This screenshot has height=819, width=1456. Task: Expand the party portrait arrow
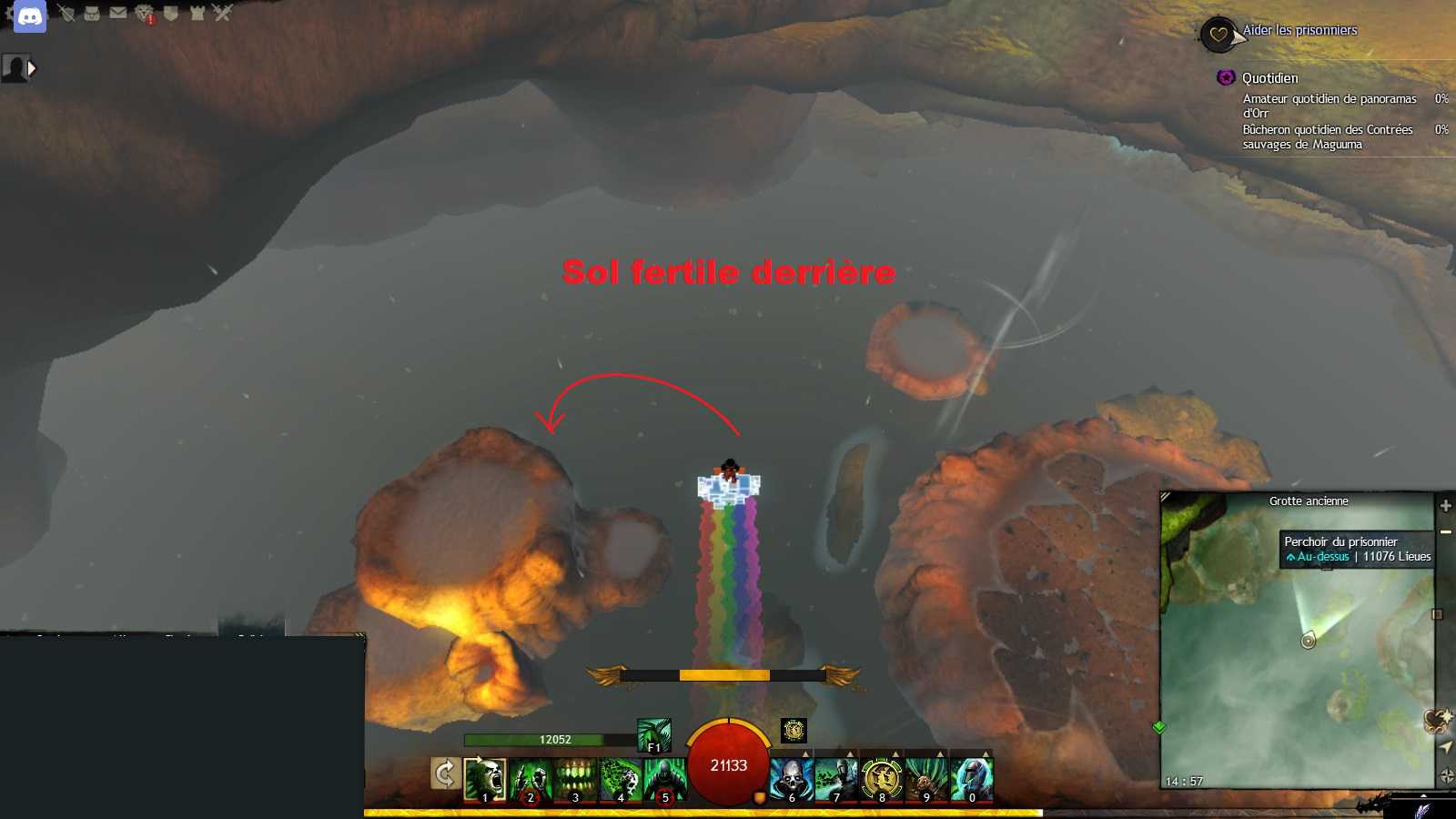32,67
